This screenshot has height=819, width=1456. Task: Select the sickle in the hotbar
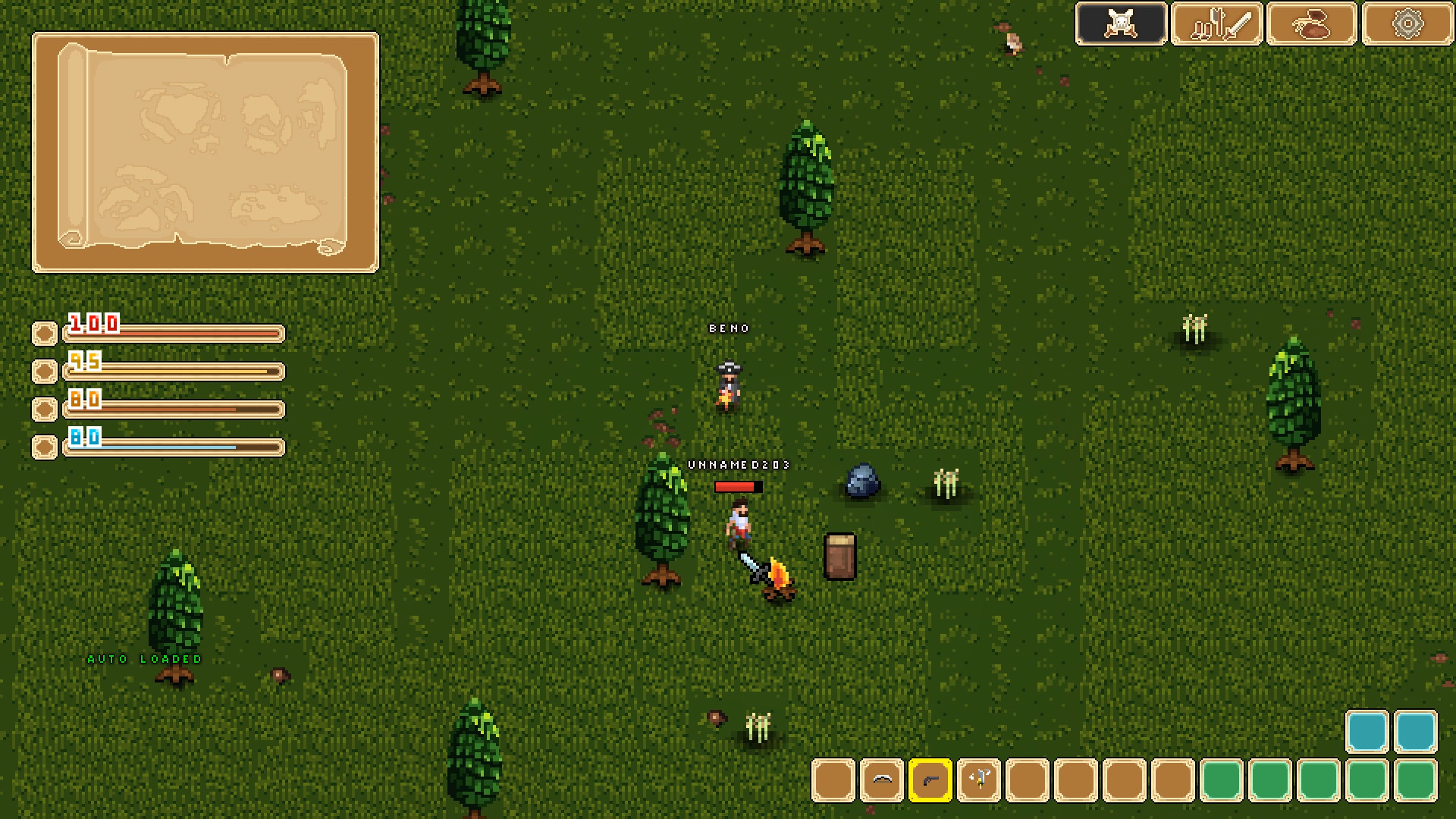click(x=881, y=780)
